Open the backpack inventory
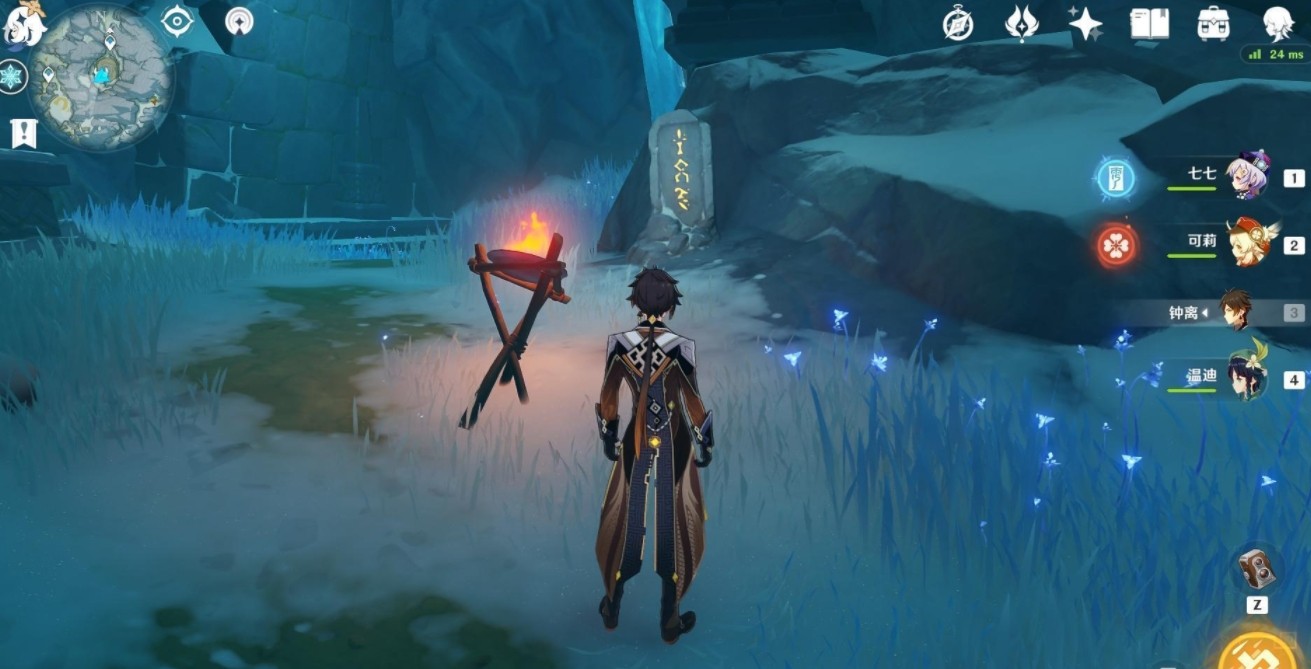This screenshot has width=1311, height=669. (x=1213, y=23)
